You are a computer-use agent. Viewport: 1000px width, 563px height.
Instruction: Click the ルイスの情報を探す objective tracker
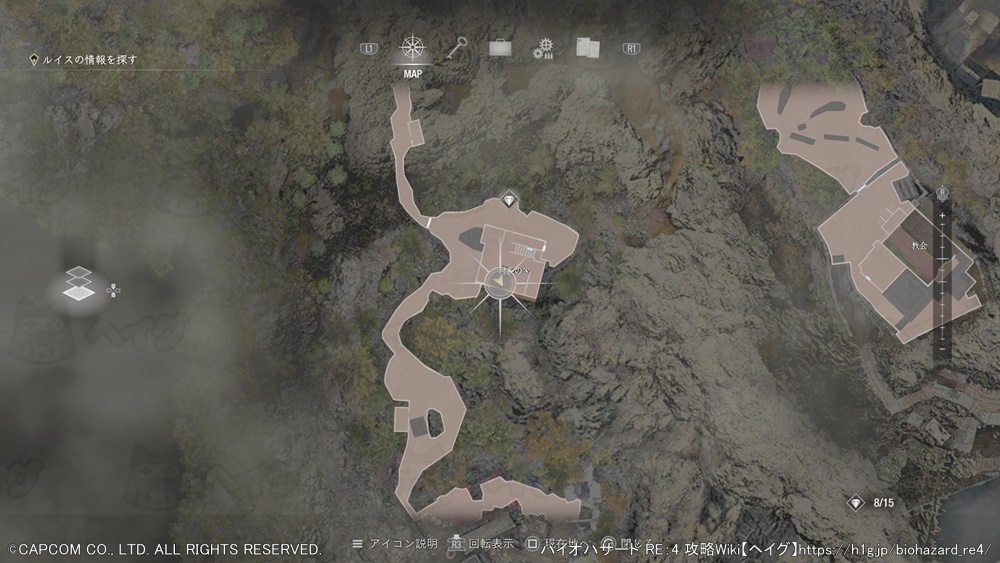(x=90, y=59)
